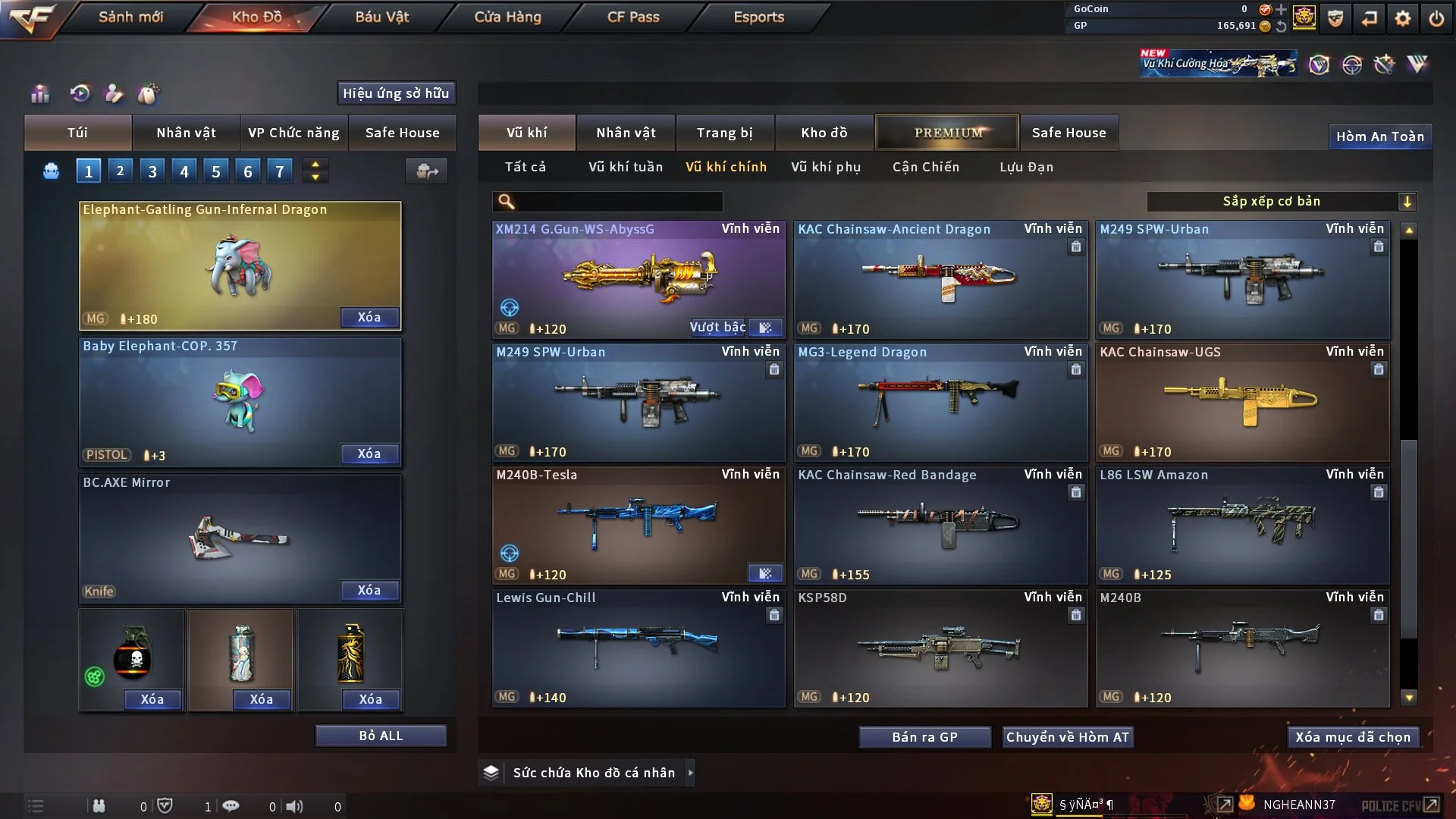1456x819 pixels.
Task: Click Bỏ ALL to unequip everything
Action: coord(381,736)
